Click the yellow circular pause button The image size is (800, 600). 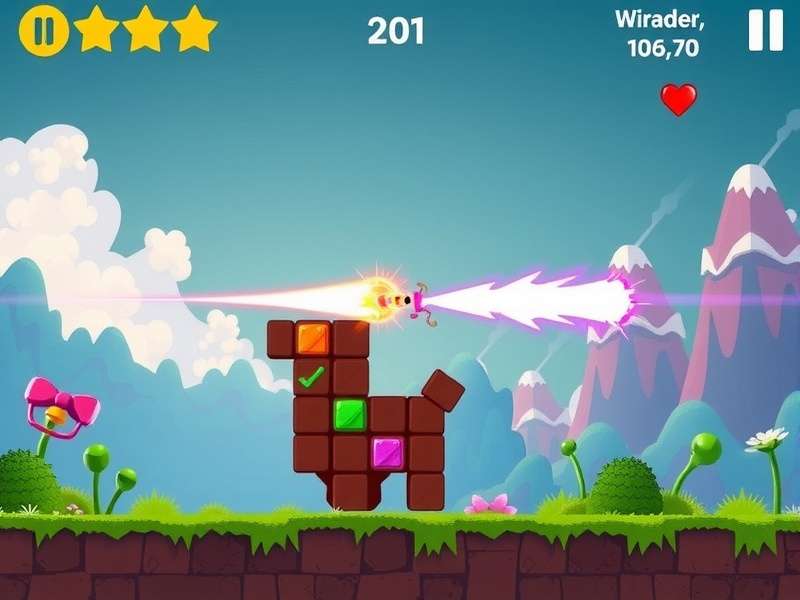tap(43, 31)
